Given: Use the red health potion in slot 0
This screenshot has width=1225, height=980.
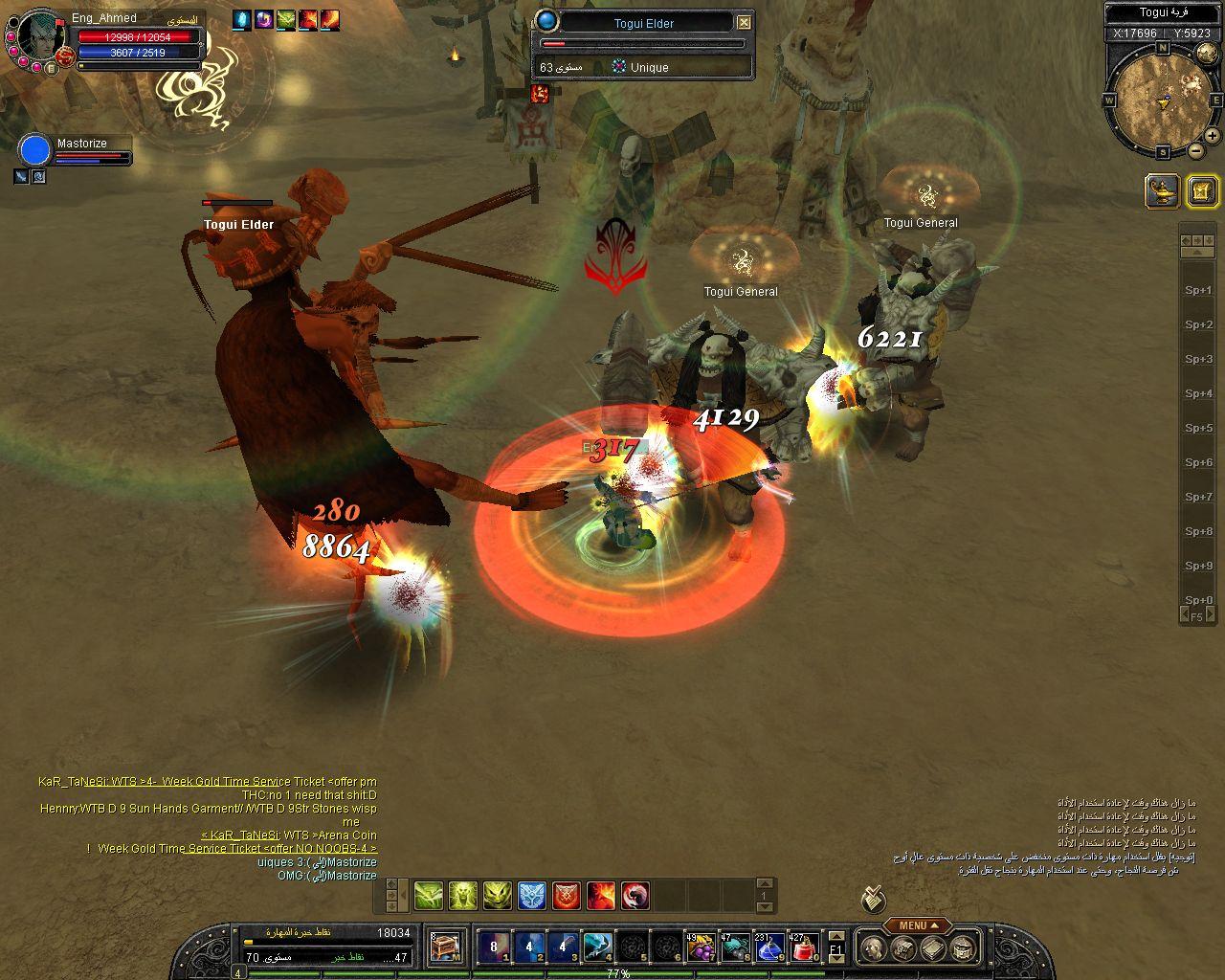Looking at the screenshot, I should pos(804,947).
